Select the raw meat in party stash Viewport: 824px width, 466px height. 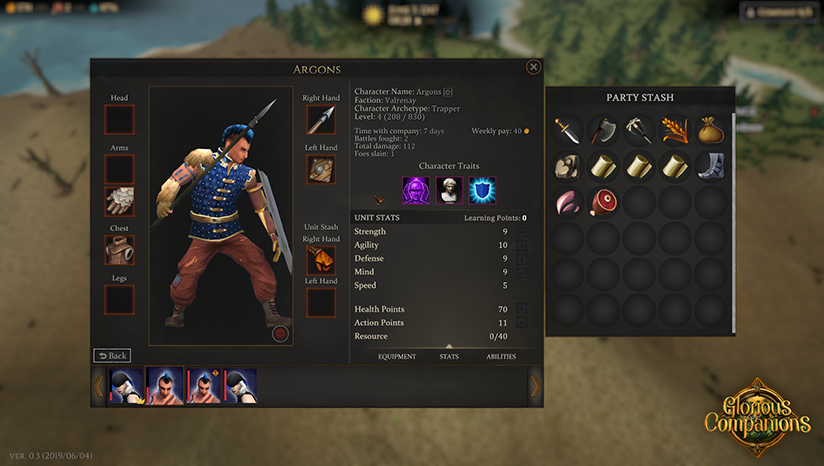click(603, 202)
